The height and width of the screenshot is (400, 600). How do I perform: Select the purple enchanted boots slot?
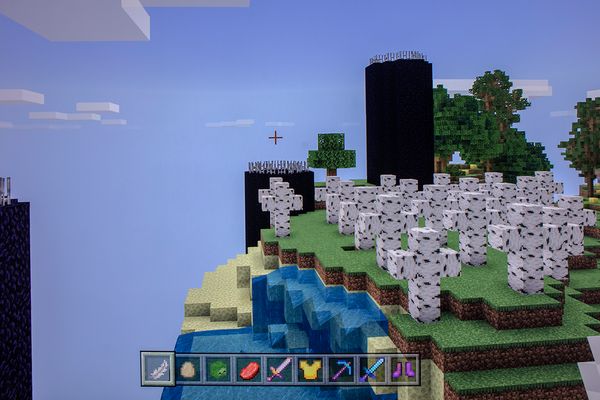pyautogui.click(x=403, y=369)
